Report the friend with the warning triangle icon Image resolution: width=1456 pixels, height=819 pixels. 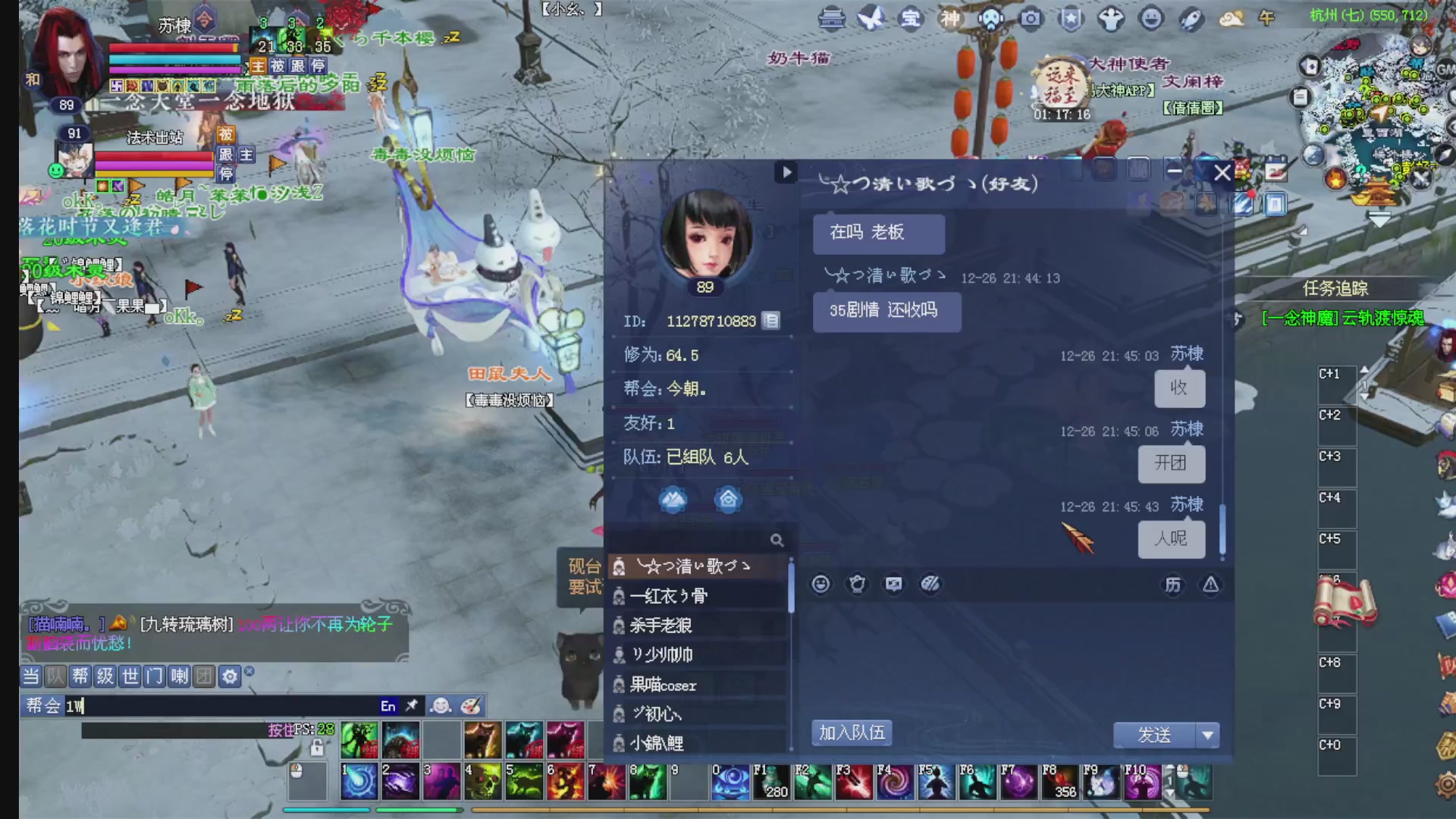[1210, 585]
